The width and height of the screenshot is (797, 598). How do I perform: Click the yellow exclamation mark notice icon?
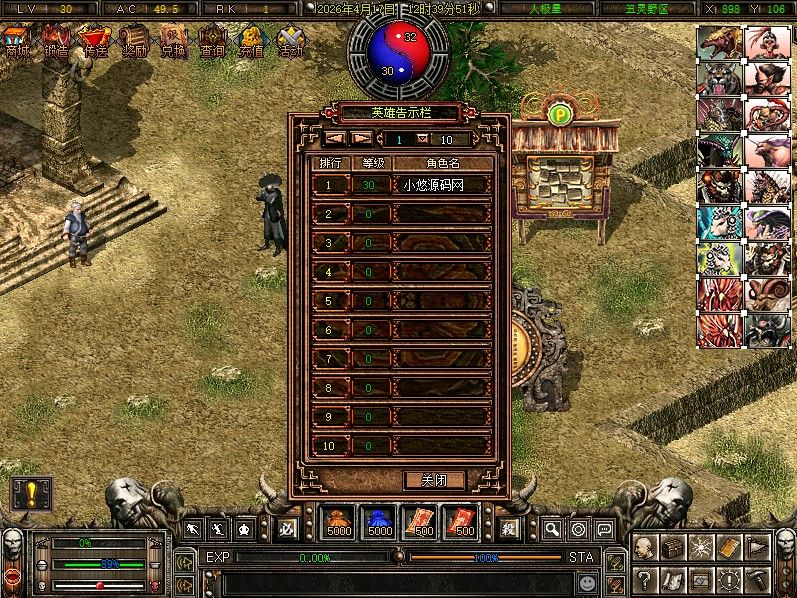[x=29, y=494]
